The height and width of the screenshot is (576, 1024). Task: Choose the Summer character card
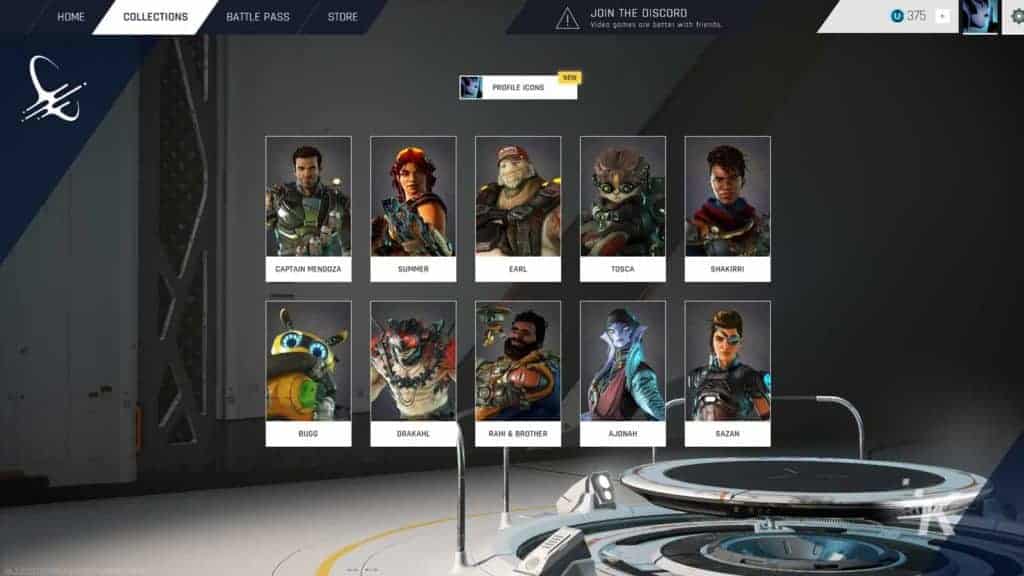tap(413, 208)
